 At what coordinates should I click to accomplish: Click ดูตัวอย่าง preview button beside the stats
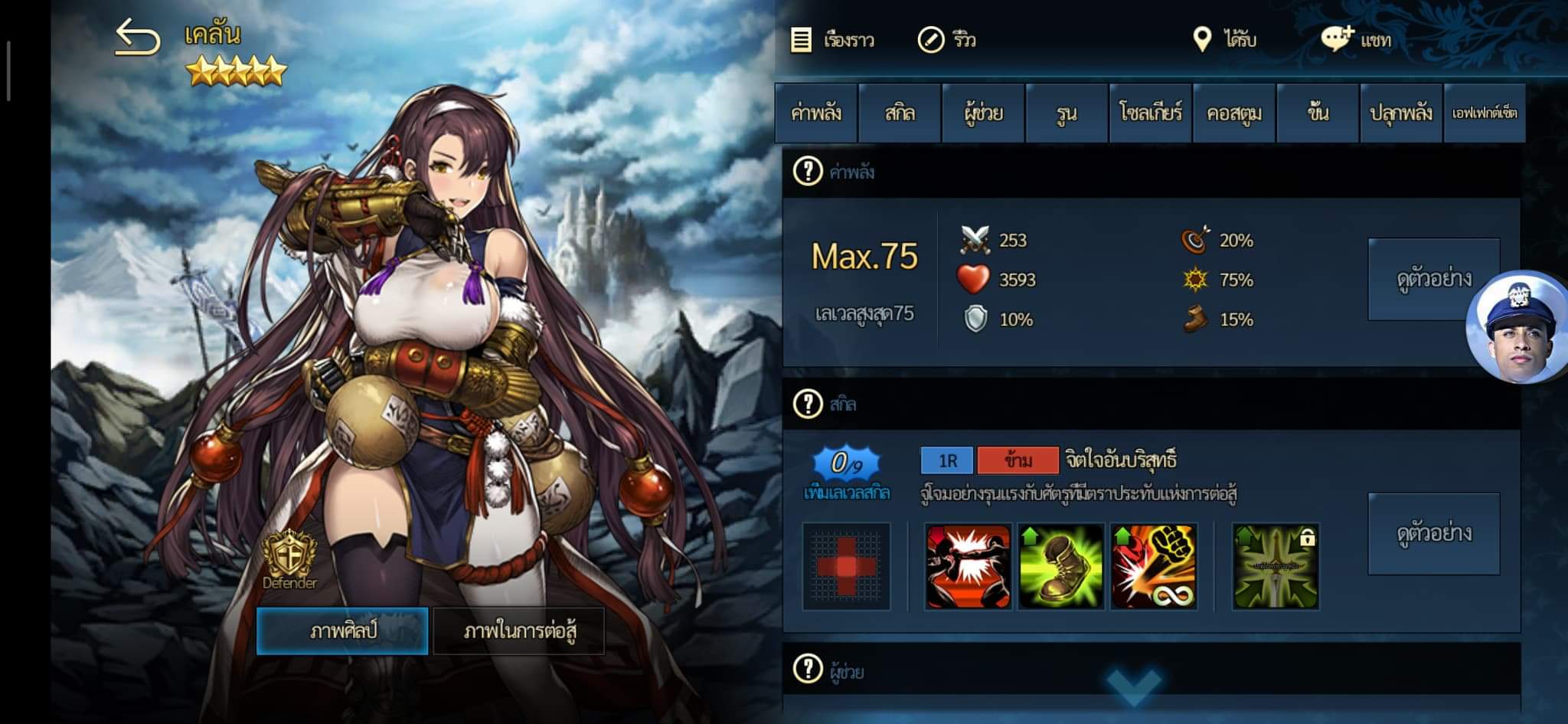(x=1433, y=279)
